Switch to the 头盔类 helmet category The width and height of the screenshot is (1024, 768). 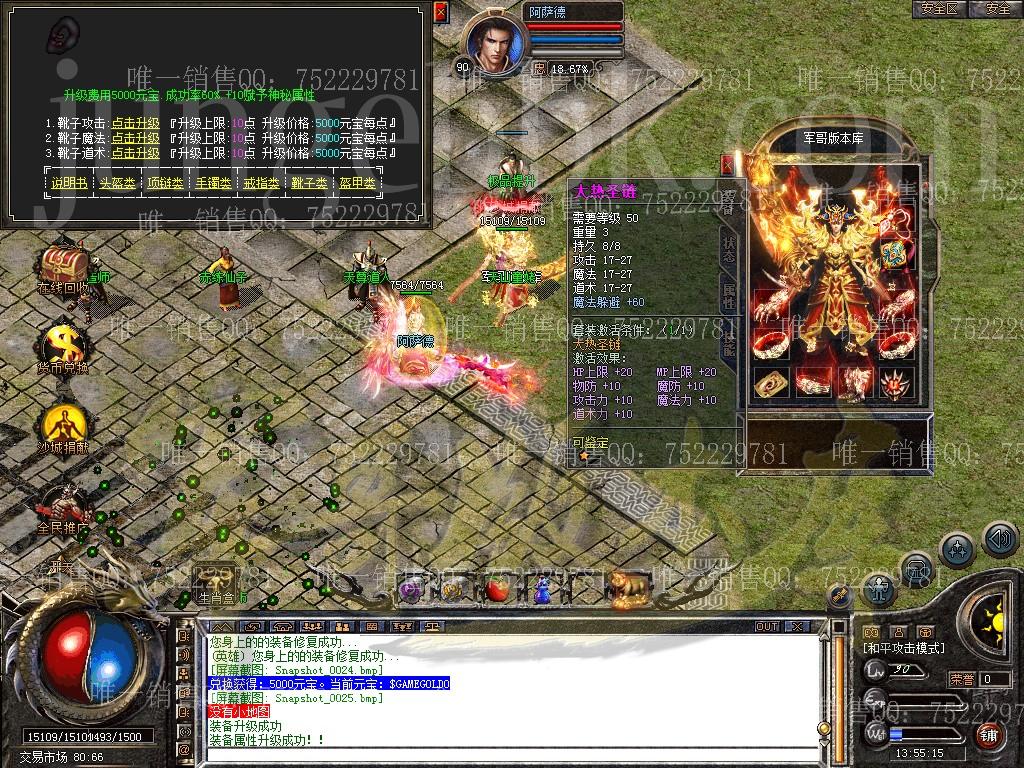[118, 184]
